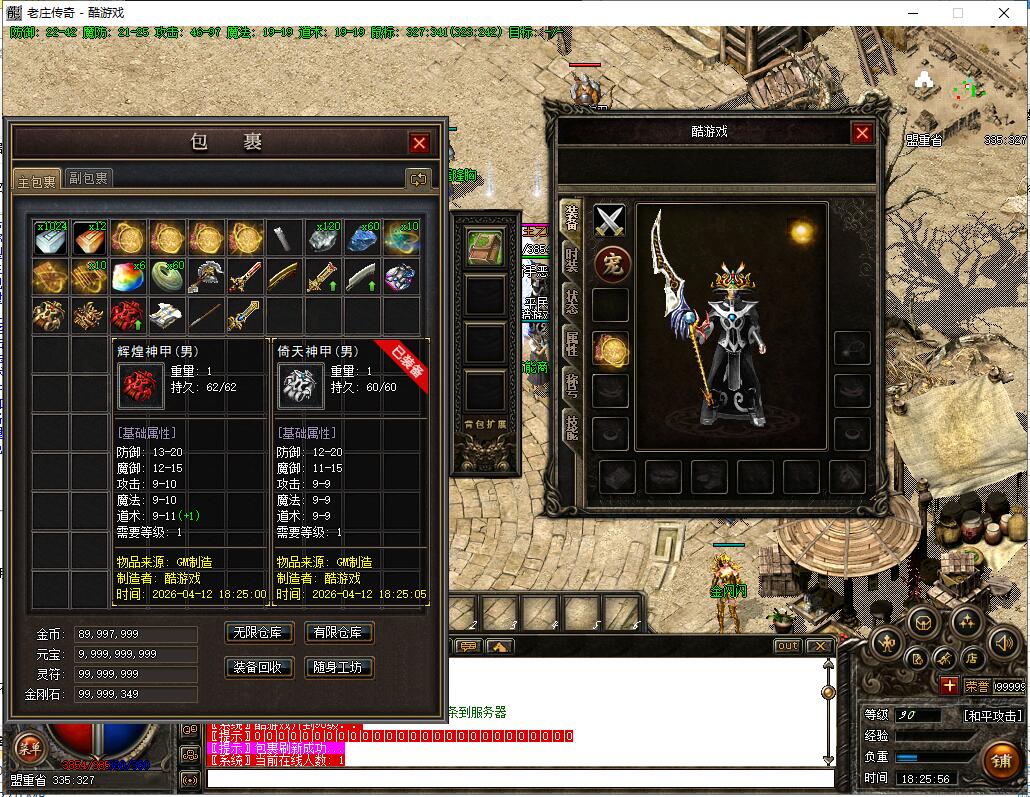
Task: Select the x1024 silver ingot stack
Action: (50, 238)
